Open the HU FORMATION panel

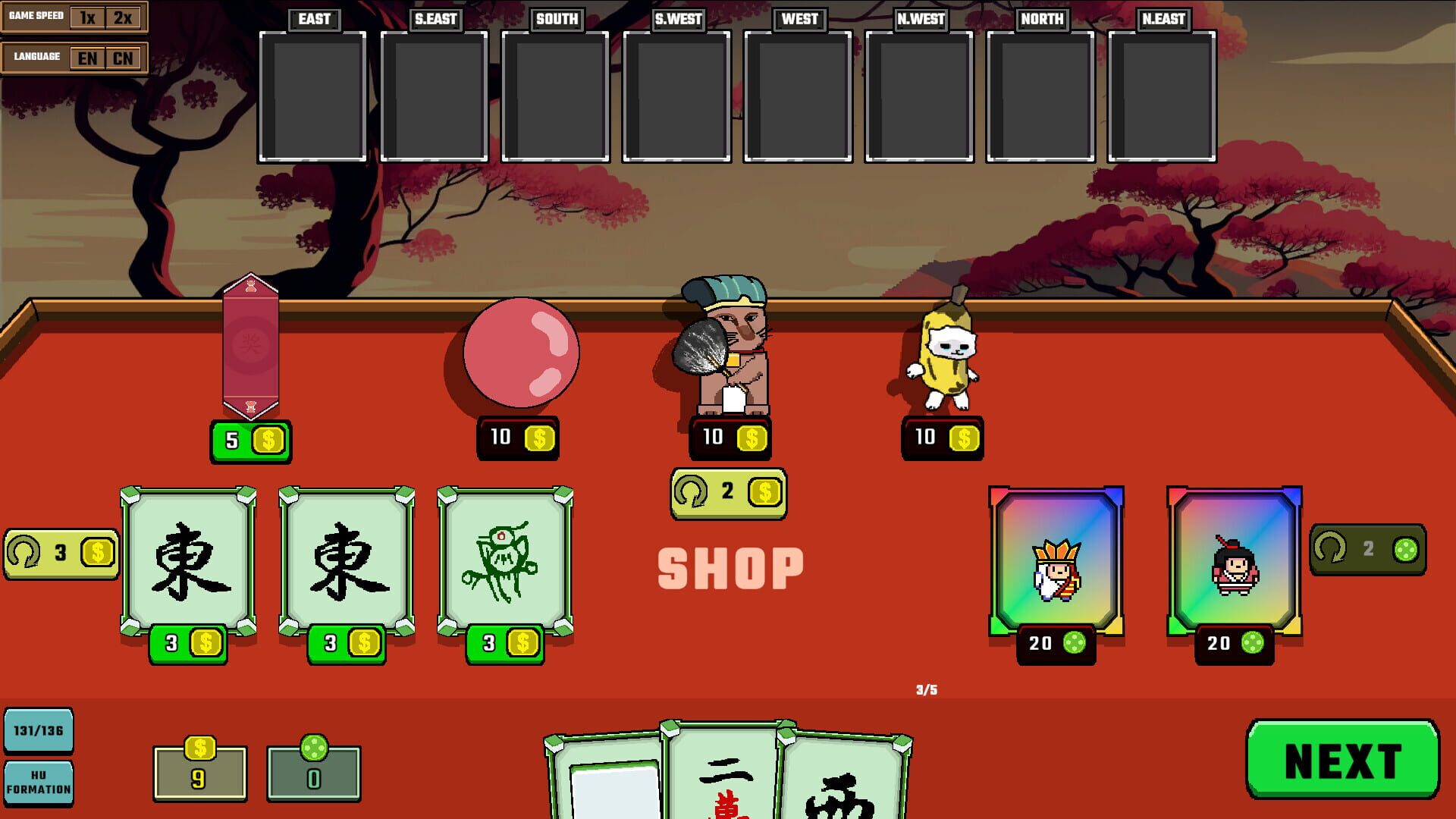[38, 783]
